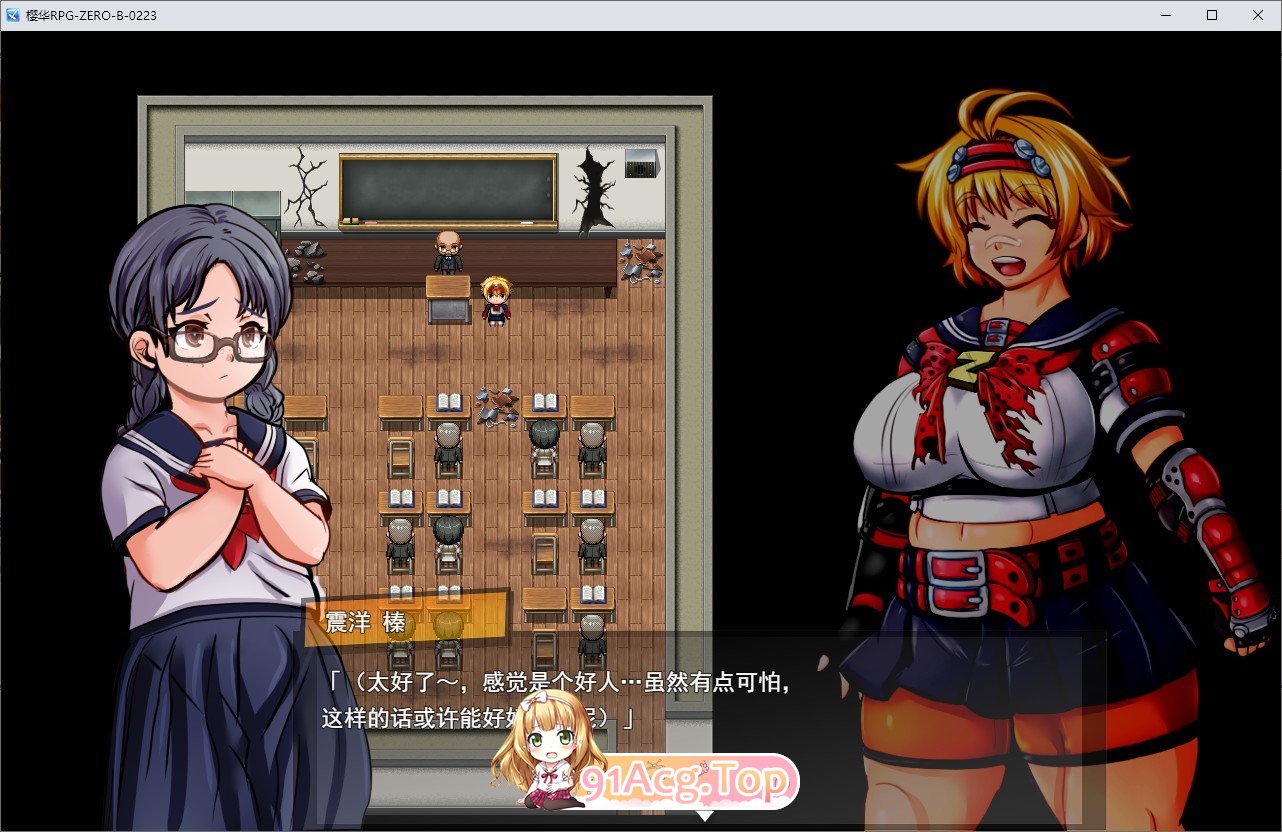Click the game icon in the title bar
This screenshot has width=1282, height=832.
pyautogui.click(x=12, y=15)
